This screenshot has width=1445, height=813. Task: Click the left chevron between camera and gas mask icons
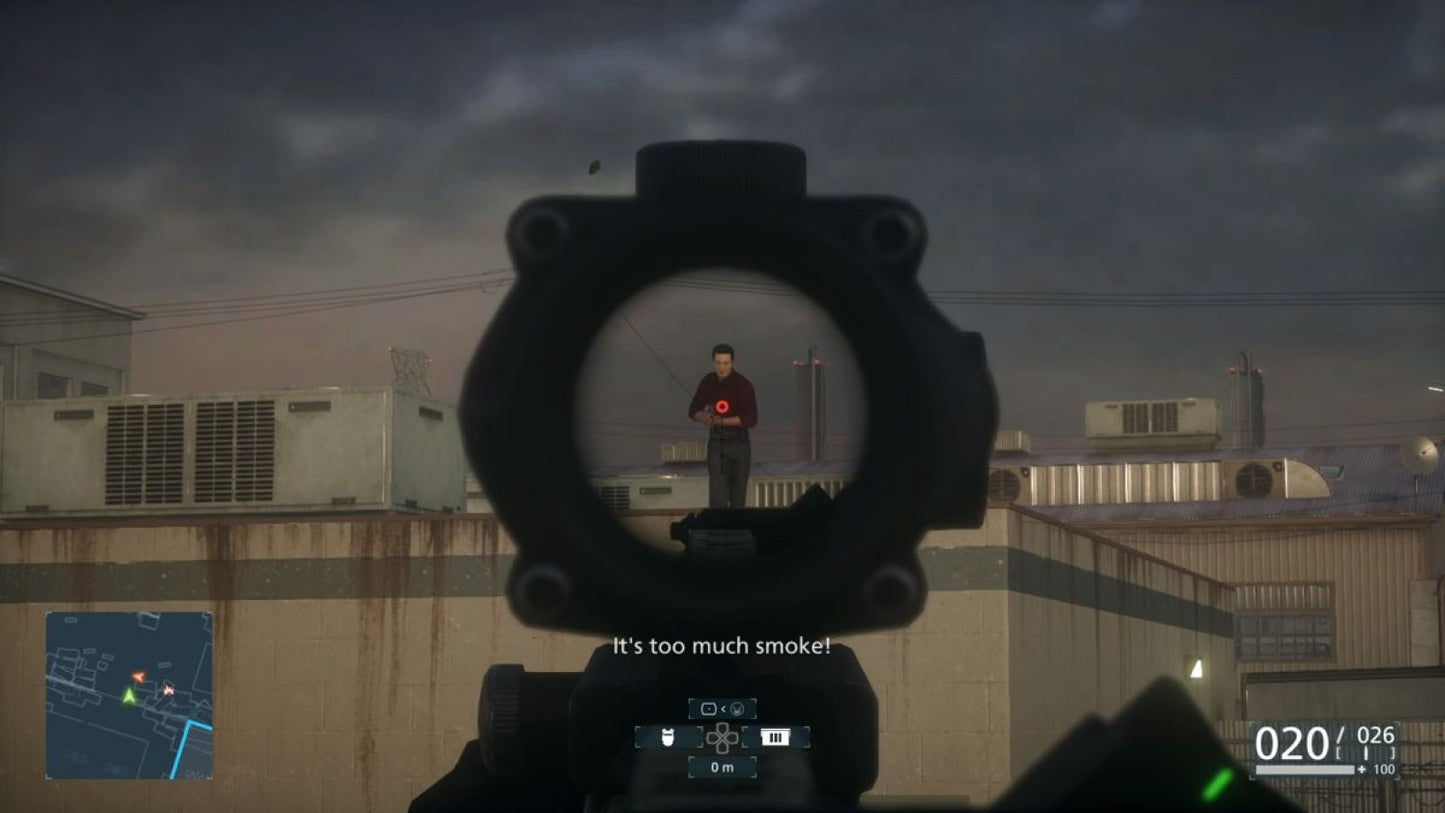point(724,708)
